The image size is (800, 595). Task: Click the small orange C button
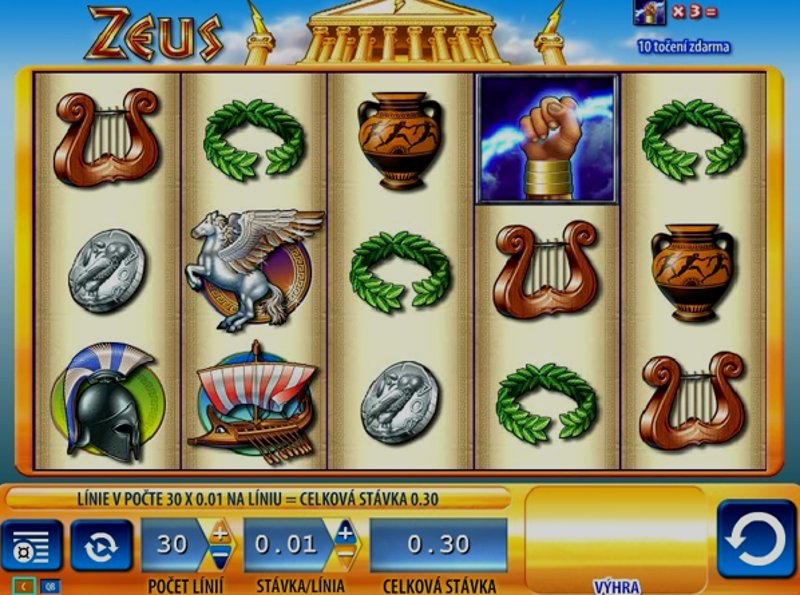pyautogui.click(x=24, y=586)
